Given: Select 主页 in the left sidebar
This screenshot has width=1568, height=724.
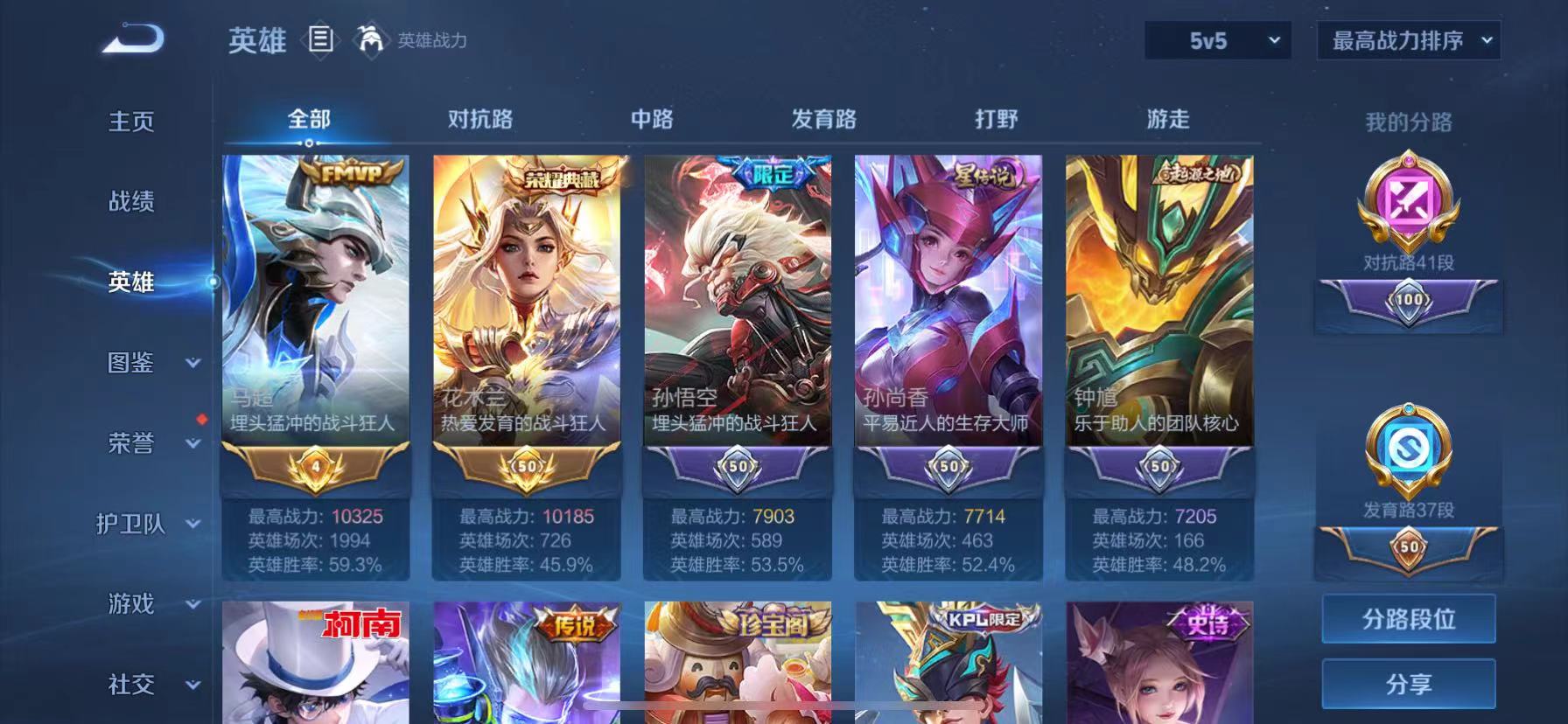Looking at the screenshot, I should 130,122.
